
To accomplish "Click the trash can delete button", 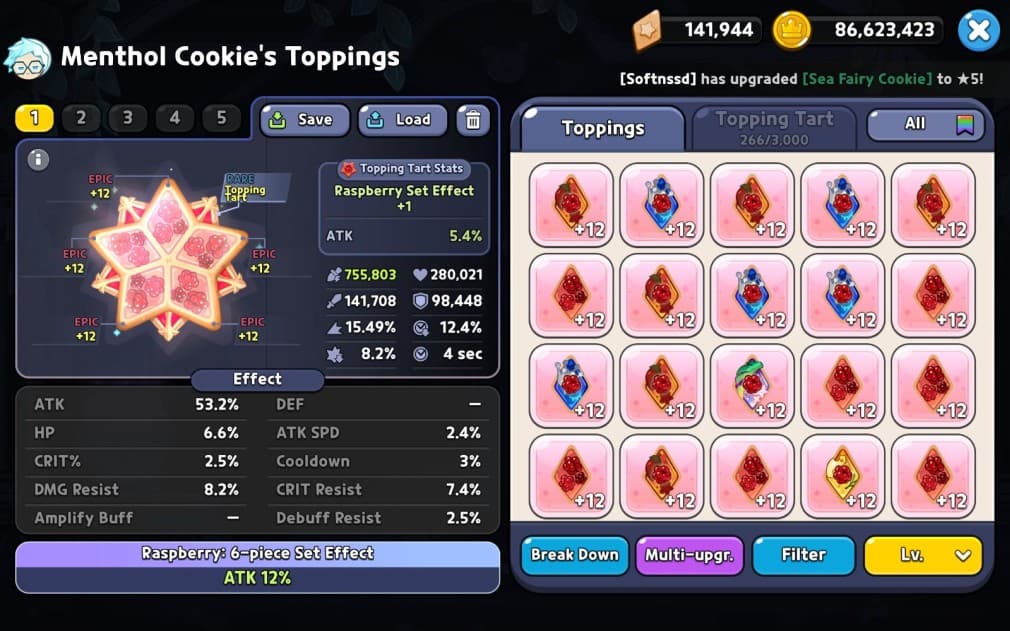I will coord(473,120).
